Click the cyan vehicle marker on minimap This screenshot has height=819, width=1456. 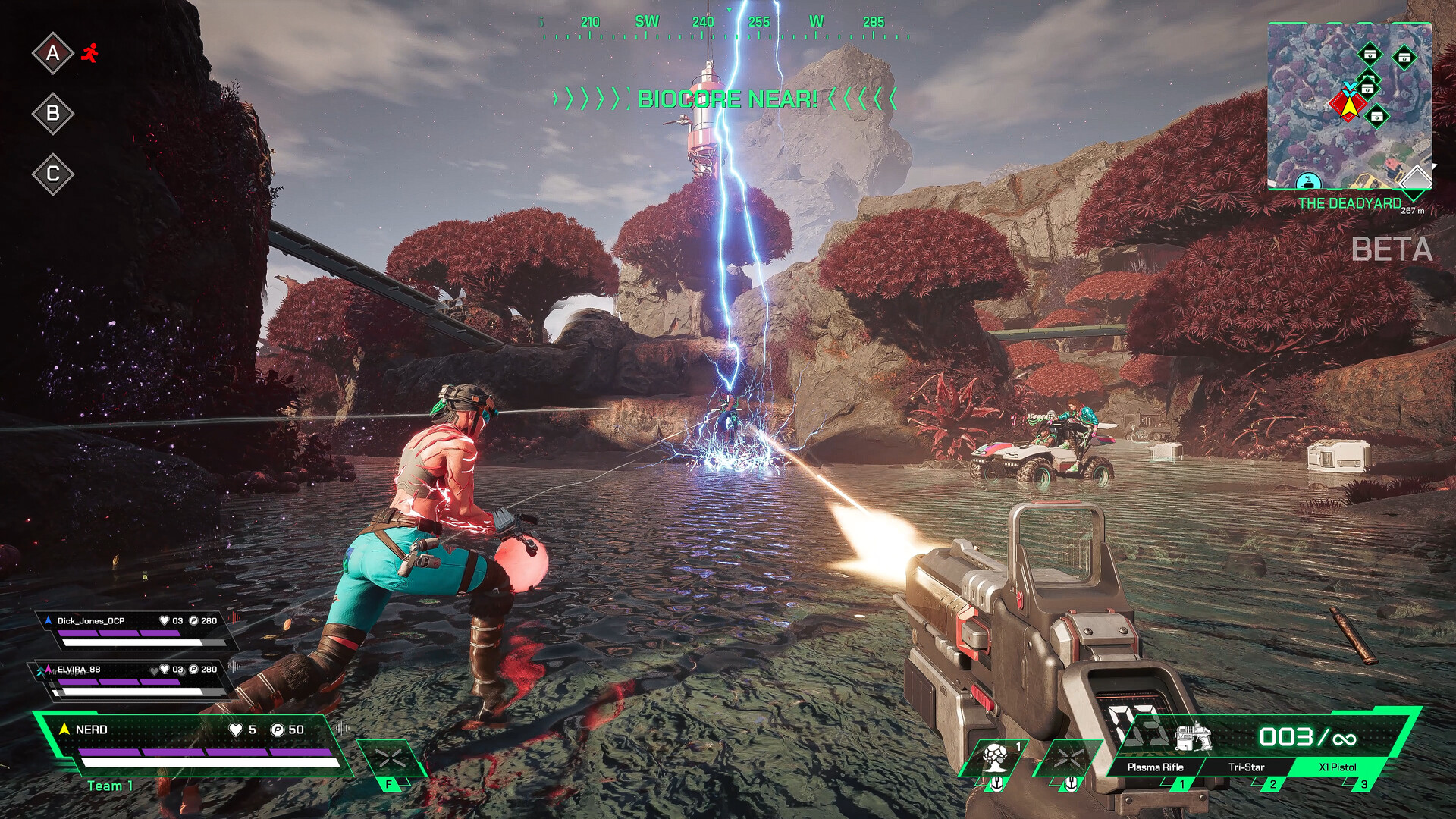pos(1308,181)
